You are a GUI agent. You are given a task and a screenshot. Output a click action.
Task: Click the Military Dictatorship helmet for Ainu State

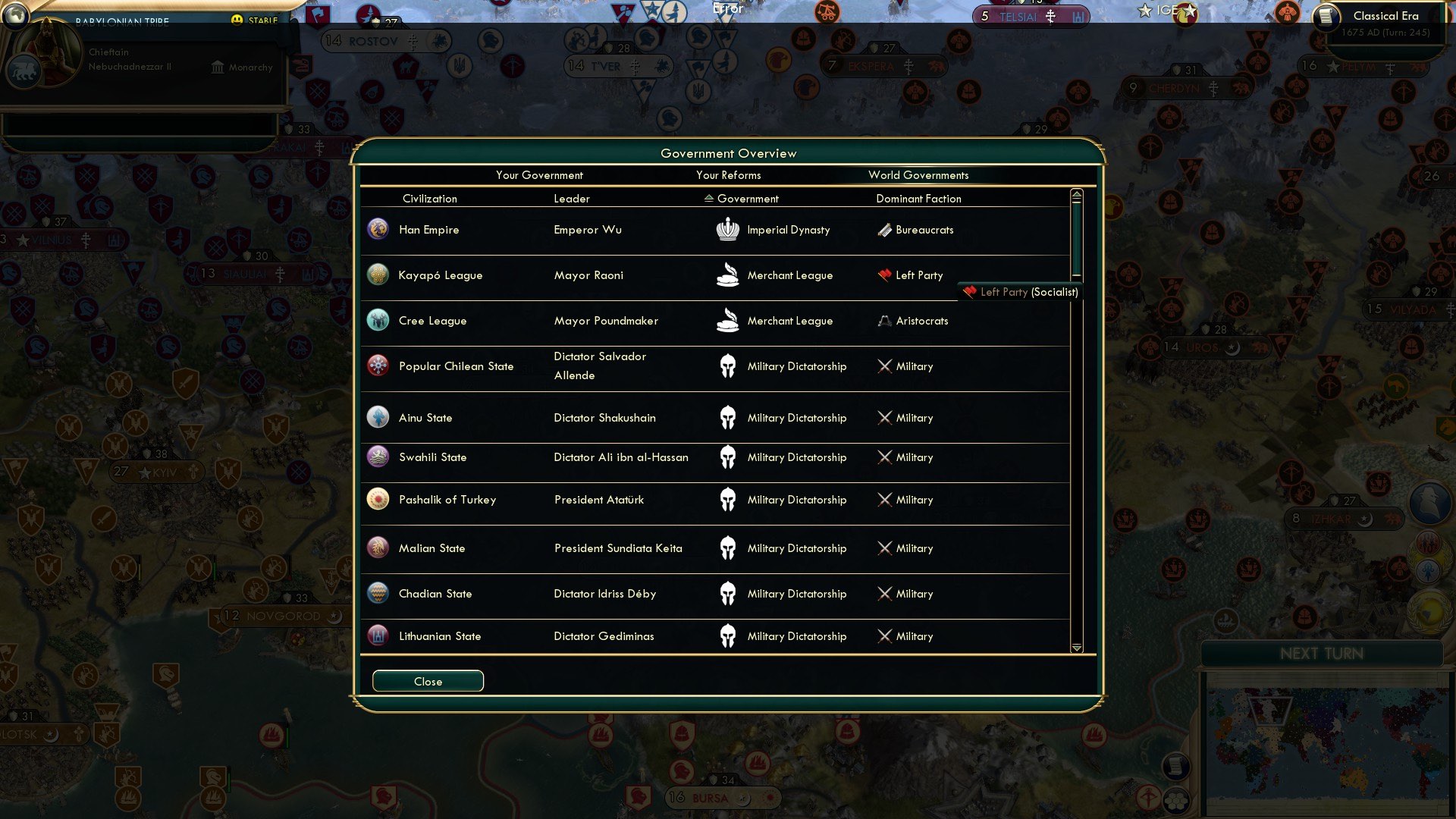(728, 417)
